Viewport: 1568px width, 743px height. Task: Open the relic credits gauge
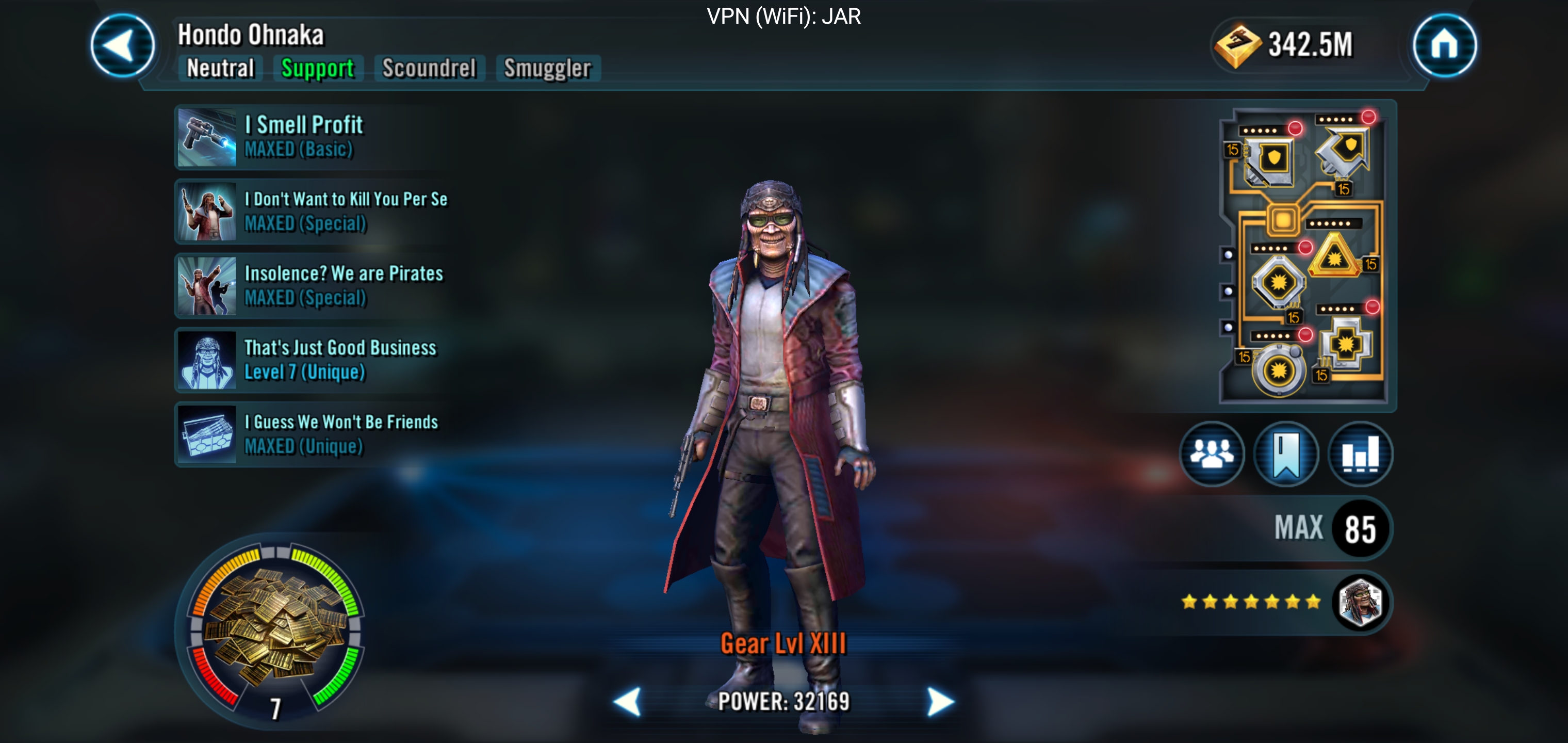coord(277,628)
